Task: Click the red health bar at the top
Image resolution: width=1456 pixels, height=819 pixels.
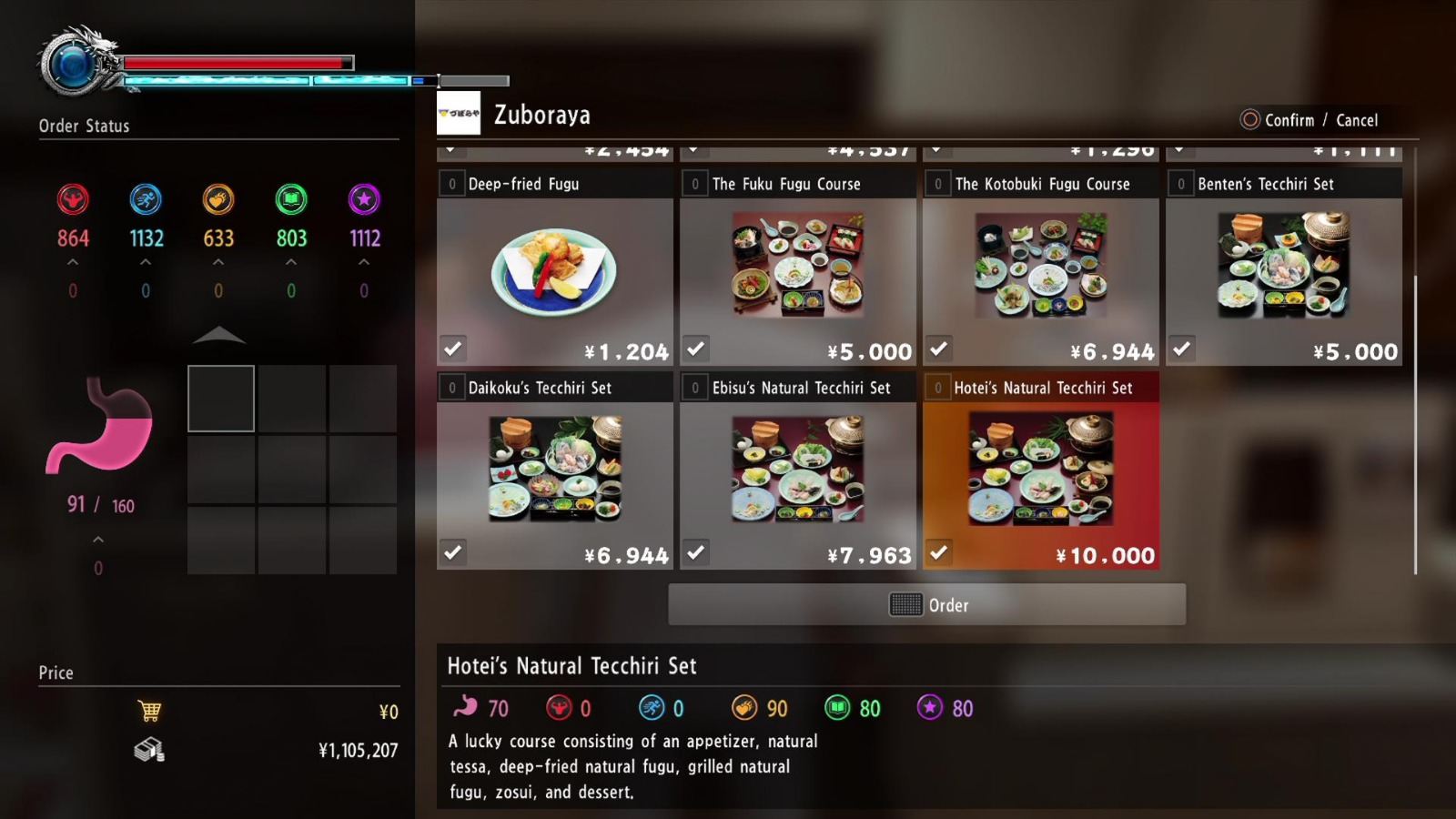Action: [237, 62]
